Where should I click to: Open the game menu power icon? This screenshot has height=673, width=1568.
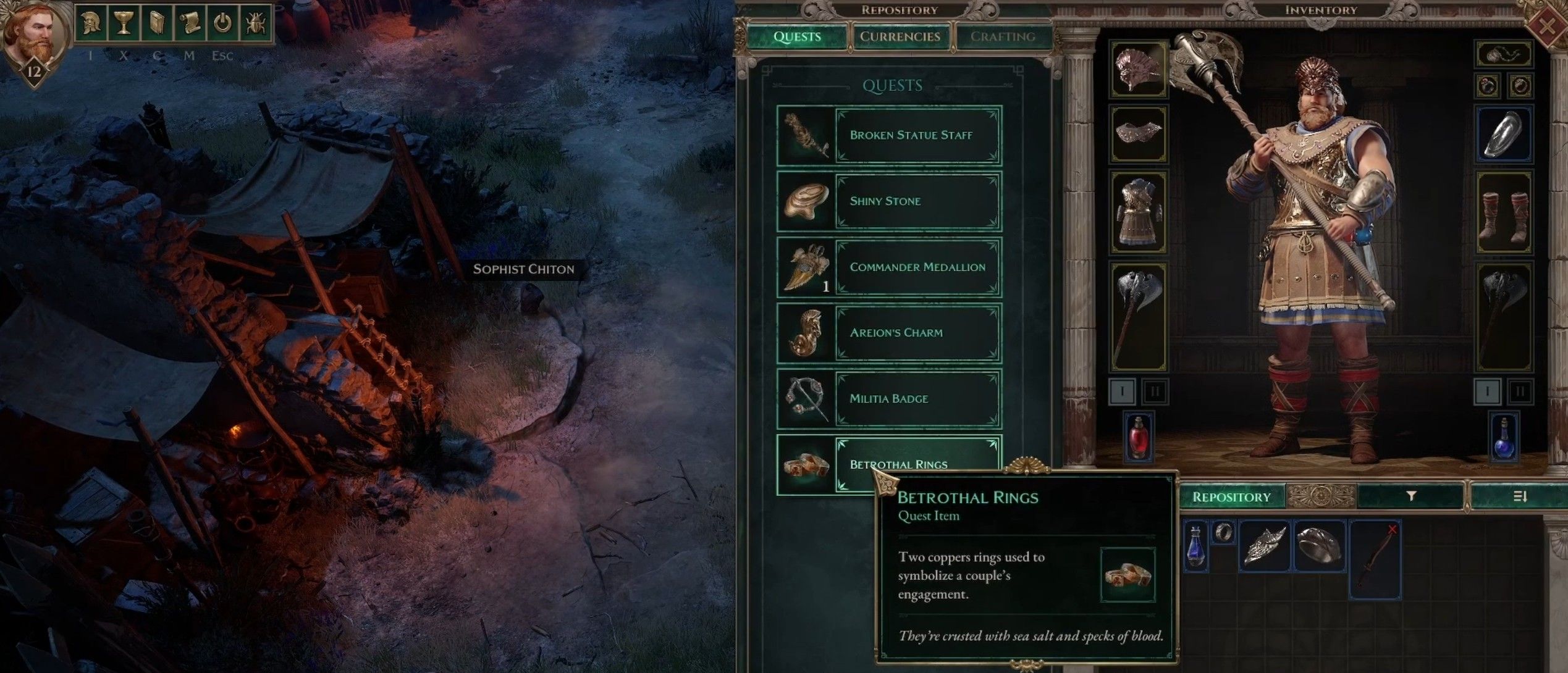point(222,24)
